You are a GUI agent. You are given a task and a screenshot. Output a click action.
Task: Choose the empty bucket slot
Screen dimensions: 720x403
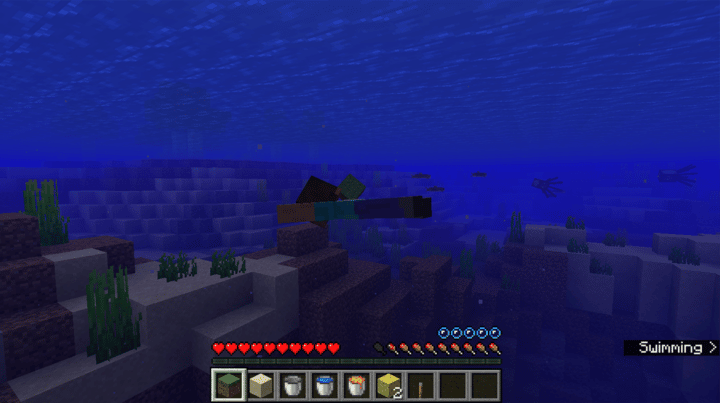click(x=293, y=385)
